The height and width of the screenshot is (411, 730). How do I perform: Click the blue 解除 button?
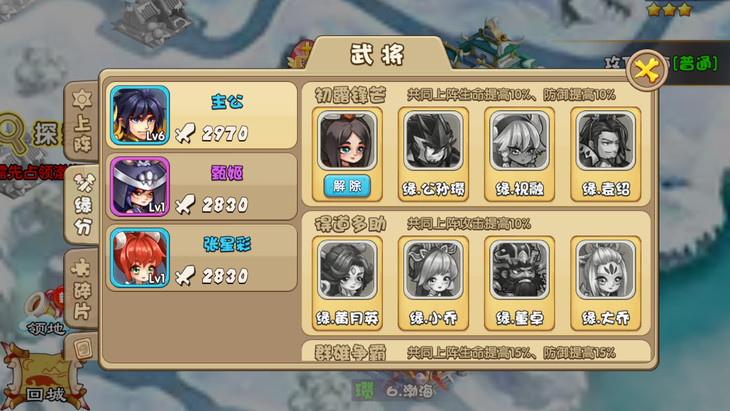coord(347,185)
